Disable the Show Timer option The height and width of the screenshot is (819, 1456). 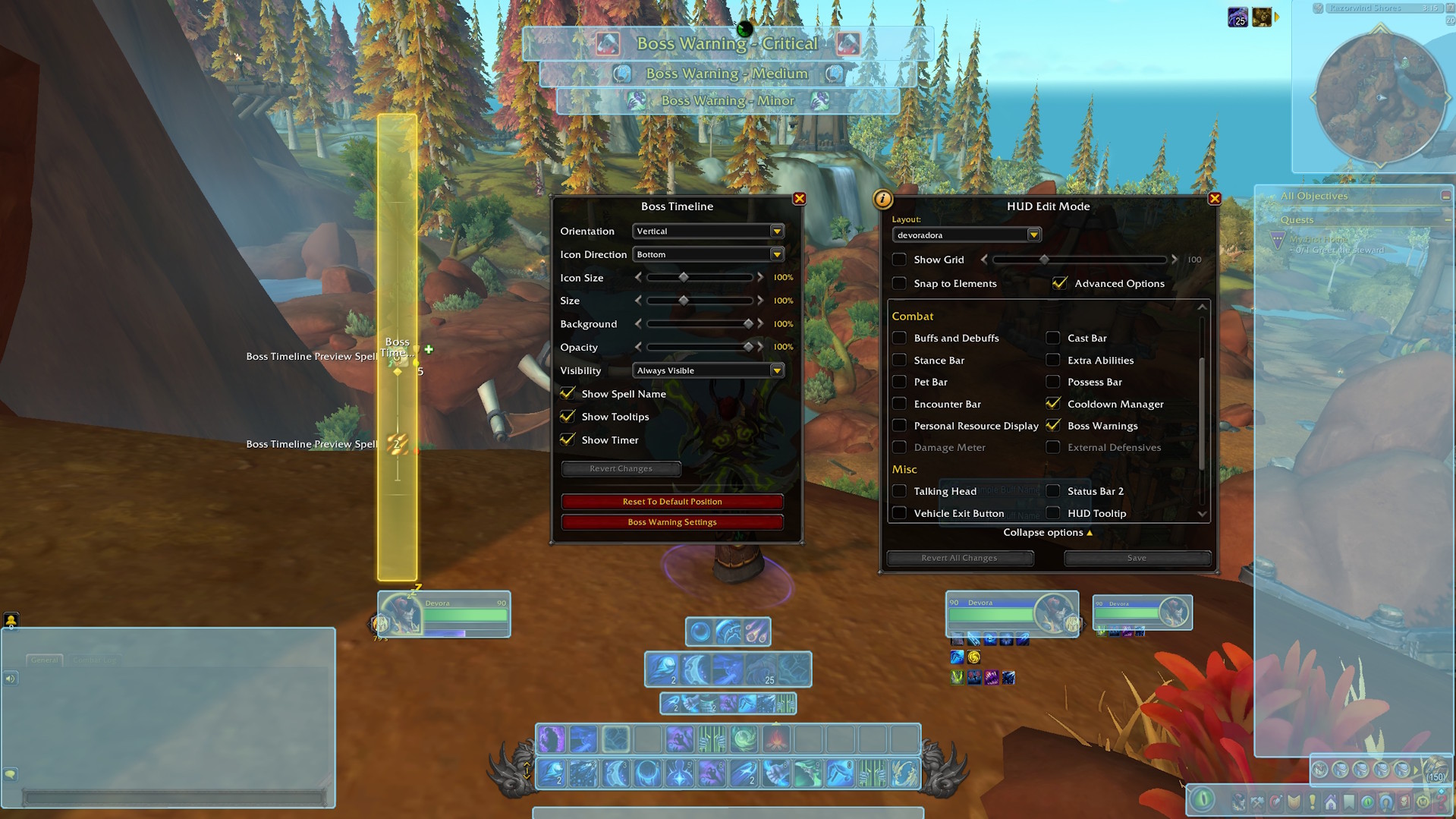click(568, 439)
